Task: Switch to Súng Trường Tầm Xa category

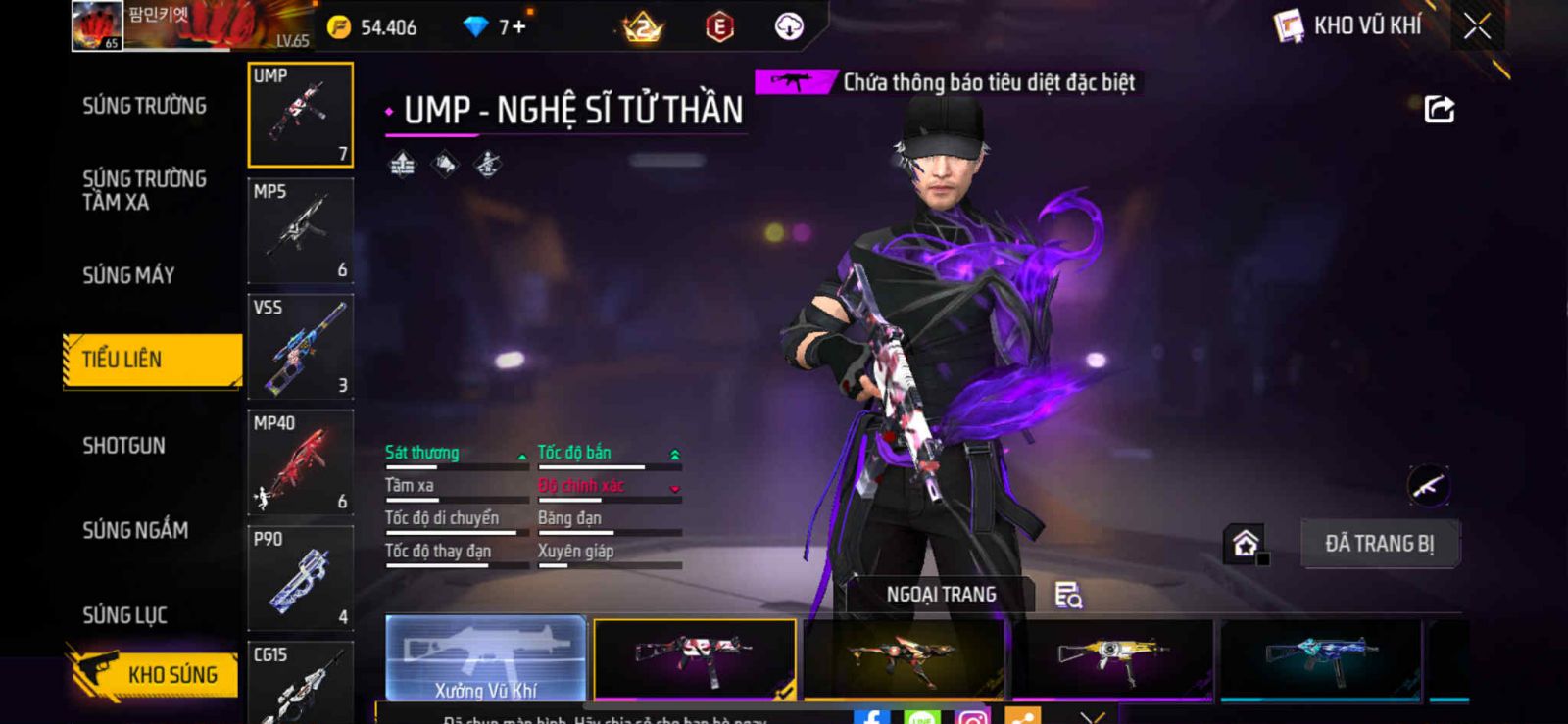Action: pyautogui.click(x=144, y=190)
